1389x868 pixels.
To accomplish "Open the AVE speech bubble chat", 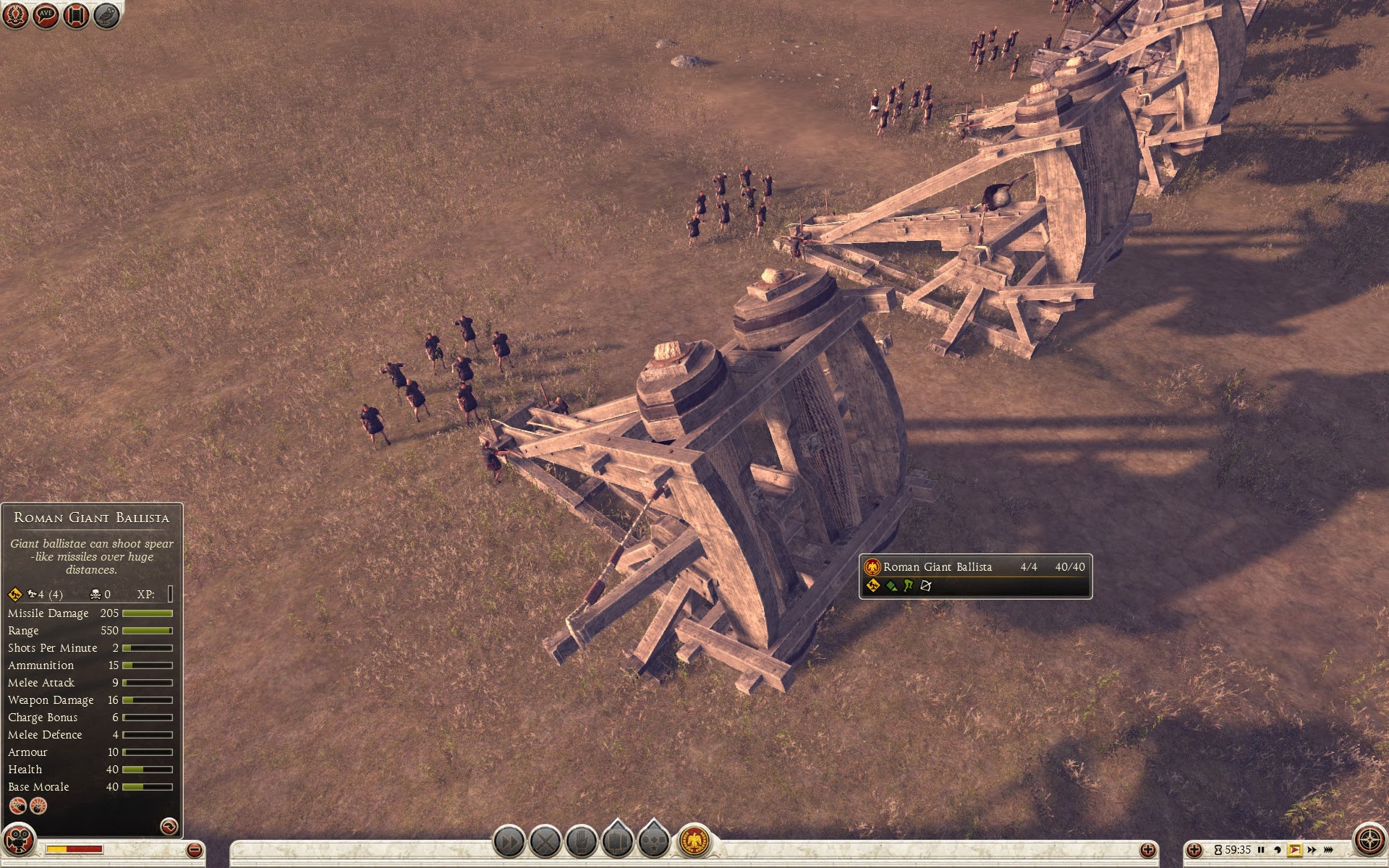I will point(46,15).
